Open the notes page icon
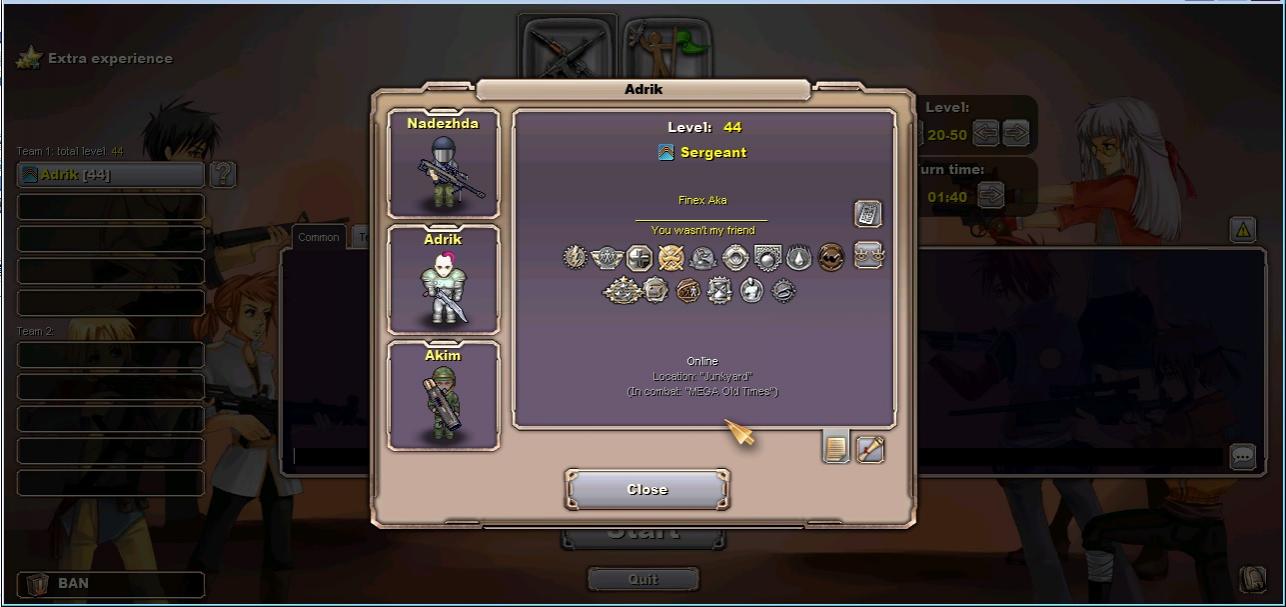 (836, 449)
